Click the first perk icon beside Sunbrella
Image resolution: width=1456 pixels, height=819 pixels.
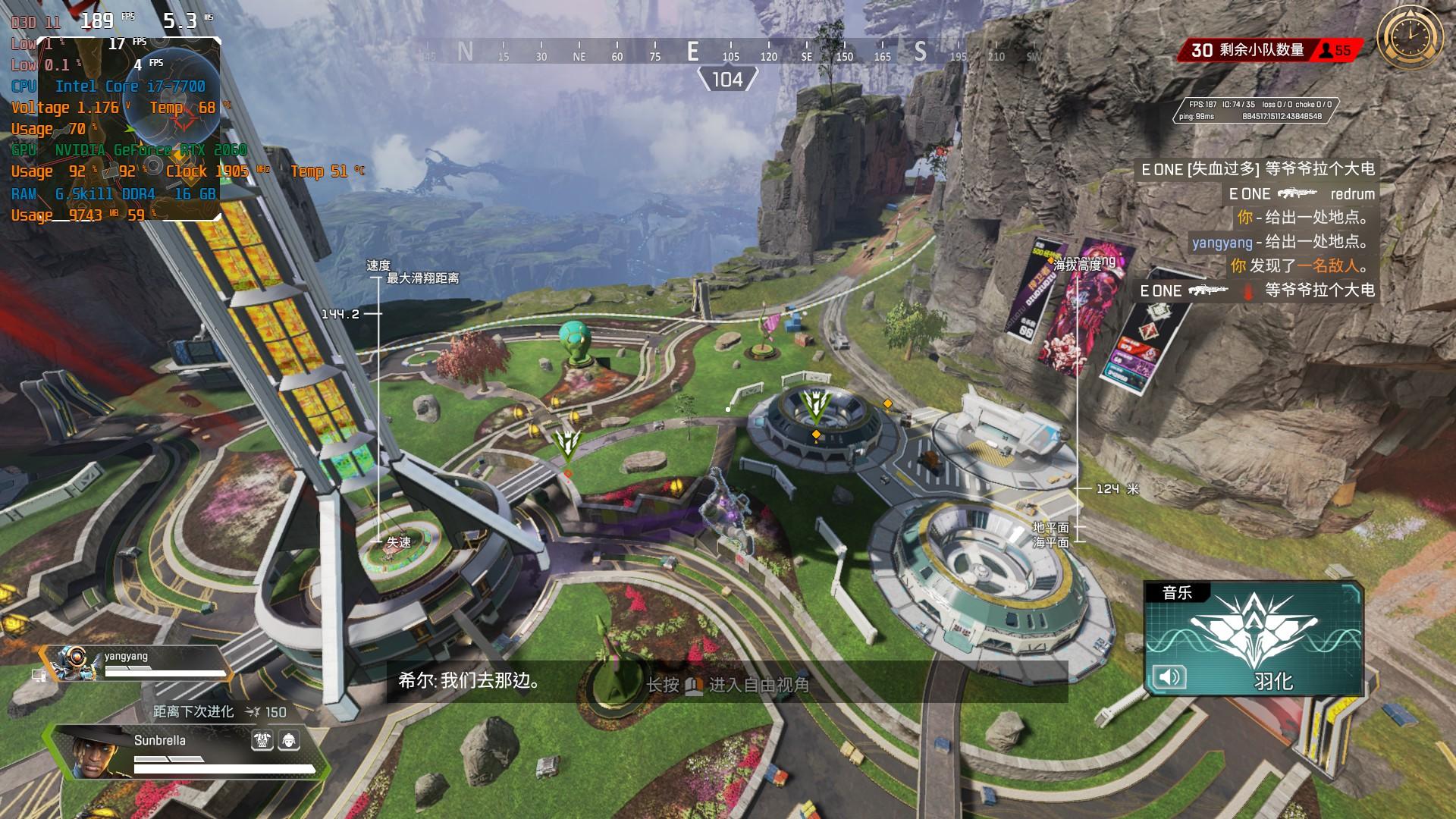(262, 740)
